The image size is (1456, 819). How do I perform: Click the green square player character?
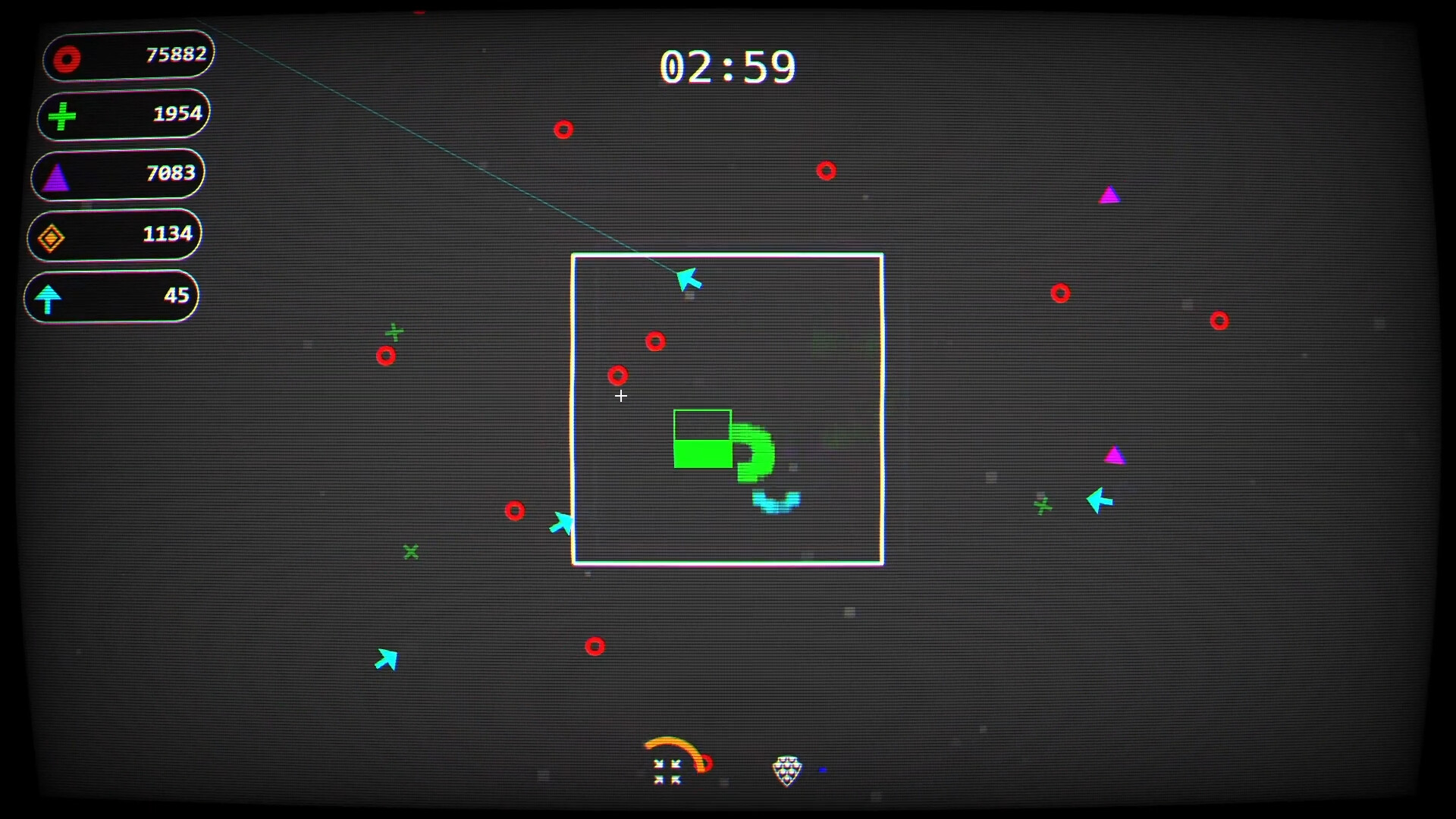tap(701, 440)
